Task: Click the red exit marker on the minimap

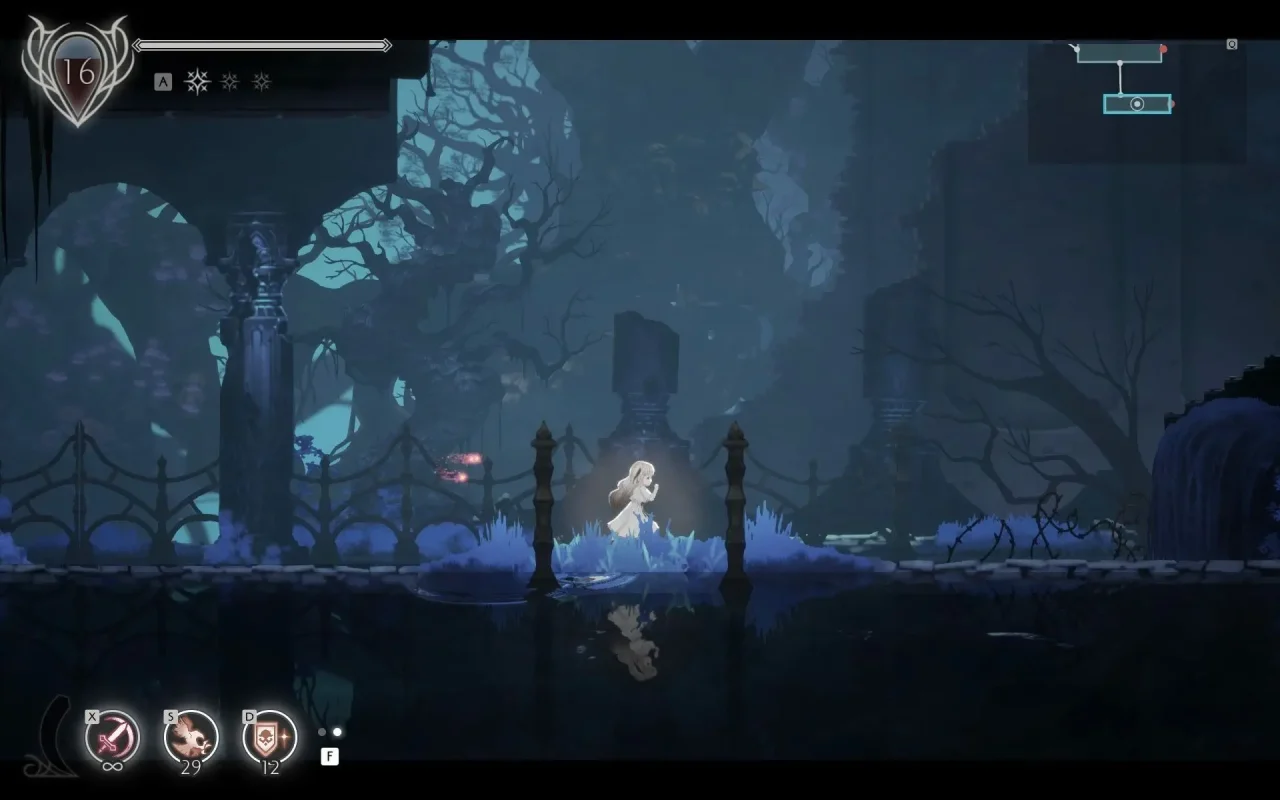Action: (x=1164, y=49)
